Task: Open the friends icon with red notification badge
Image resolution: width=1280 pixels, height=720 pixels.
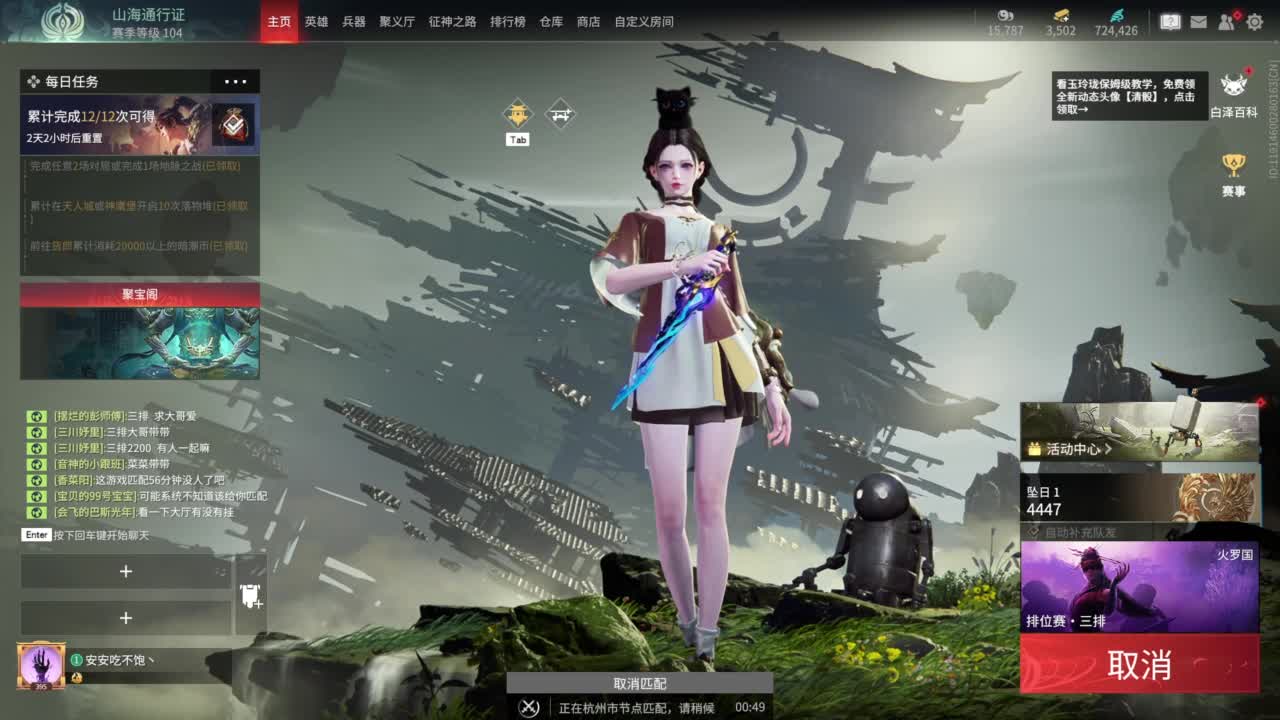Action: click(1227, 19)
